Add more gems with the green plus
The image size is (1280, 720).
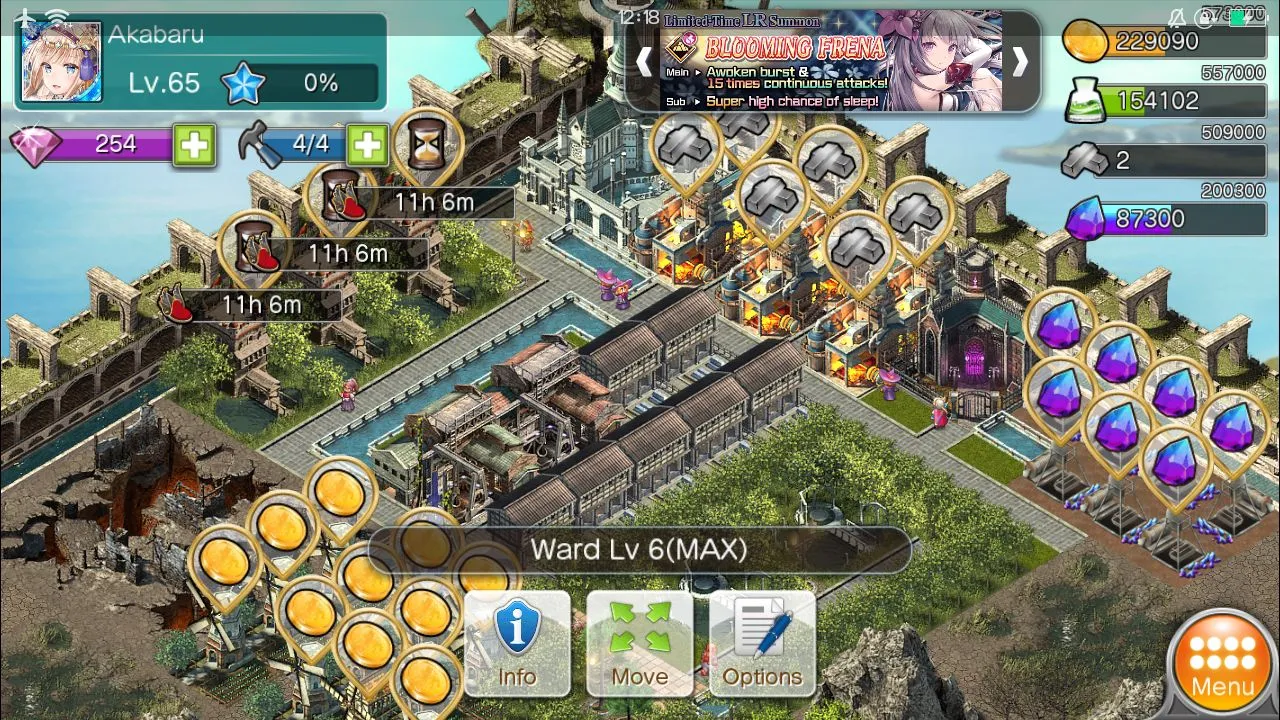click(194, 145)
